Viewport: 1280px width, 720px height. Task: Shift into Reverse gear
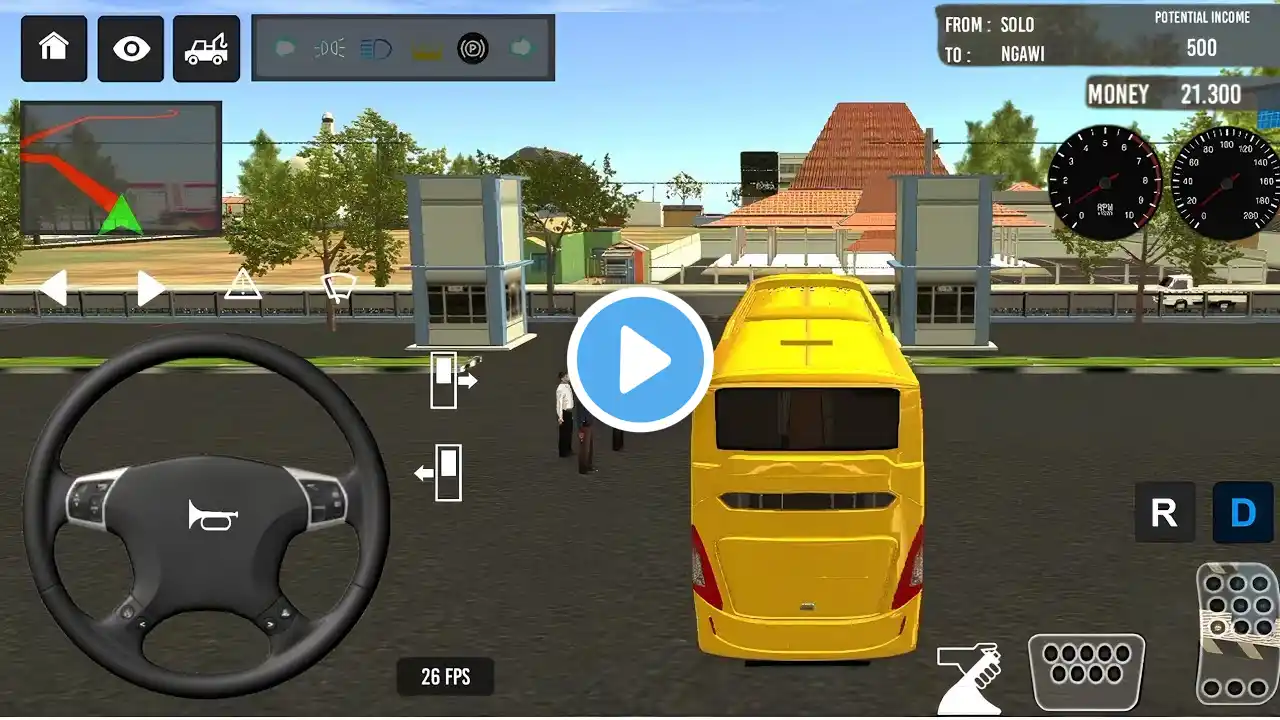click(1164, 512)
